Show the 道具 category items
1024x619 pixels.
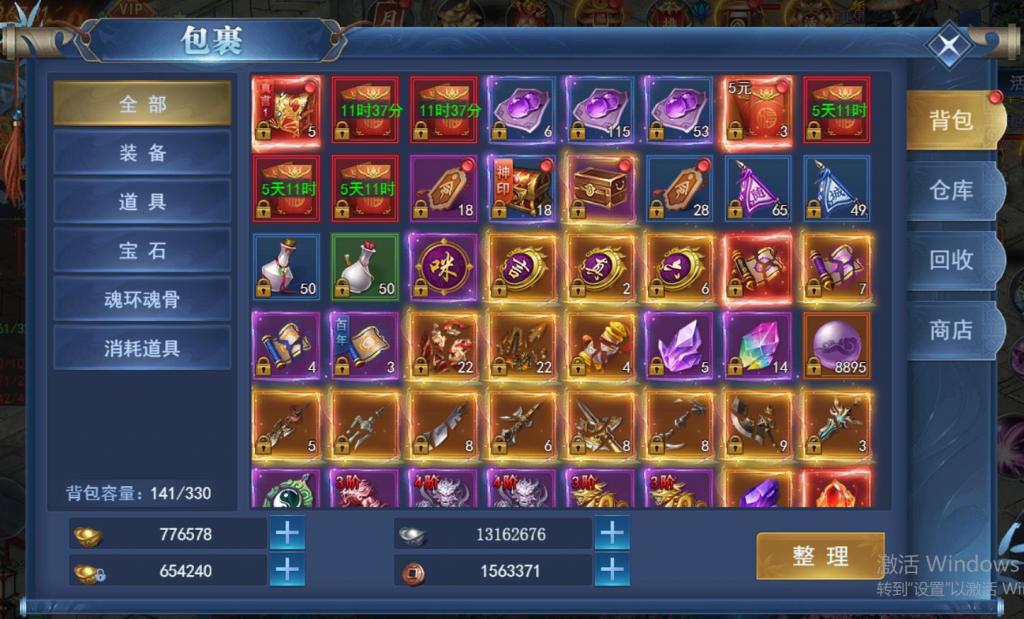click(x=142, y=202)
